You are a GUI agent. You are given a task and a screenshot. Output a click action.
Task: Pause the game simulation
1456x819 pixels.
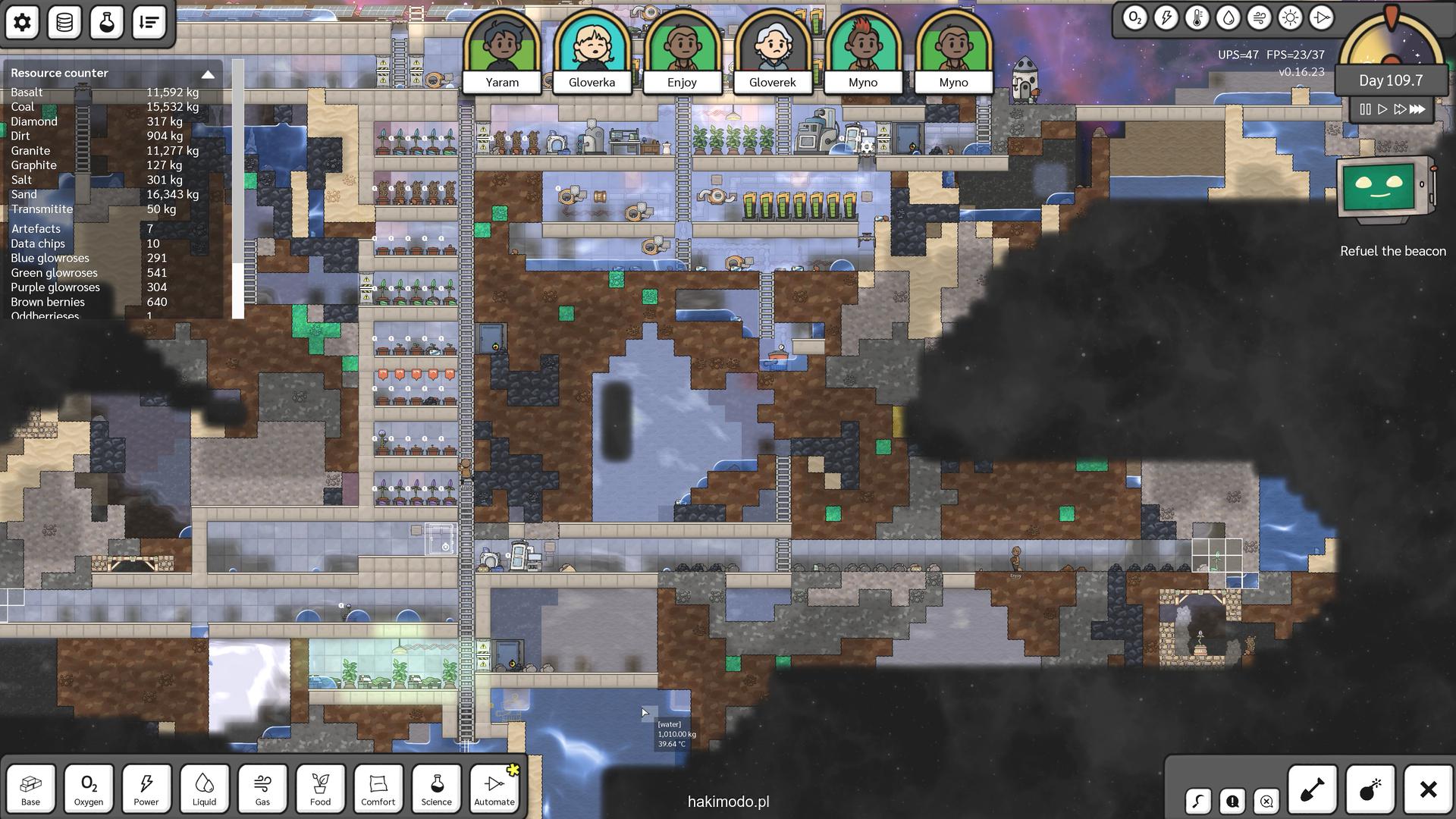[1365, 109]
